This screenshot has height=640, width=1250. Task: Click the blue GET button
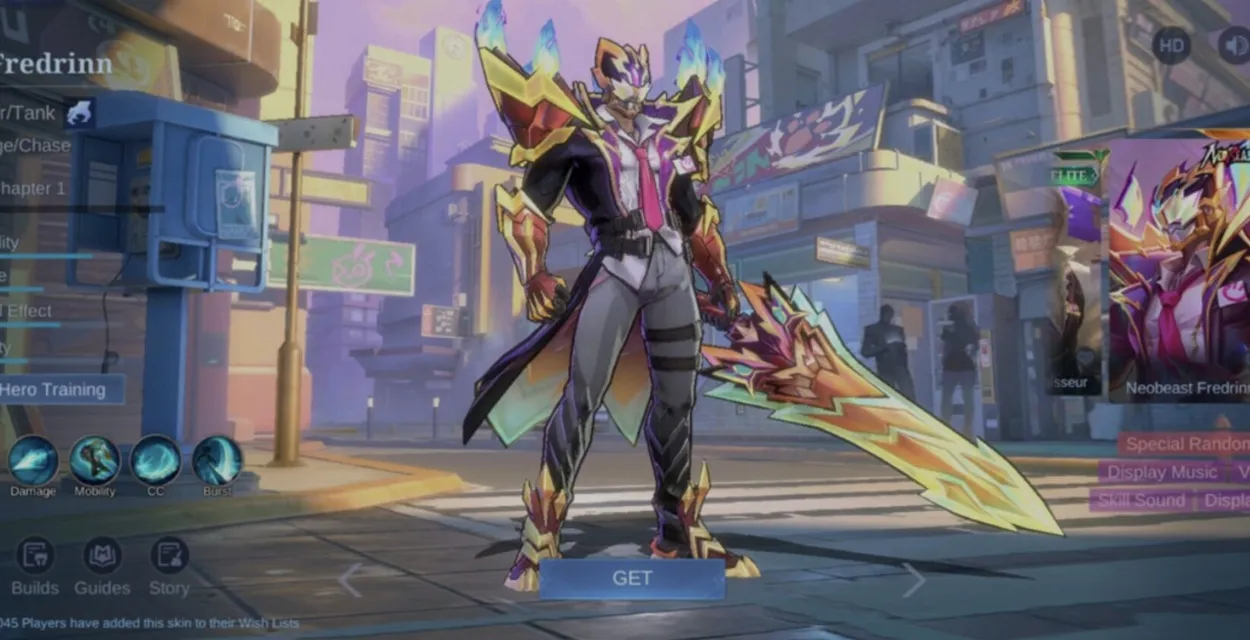click(x=632, y=578)
